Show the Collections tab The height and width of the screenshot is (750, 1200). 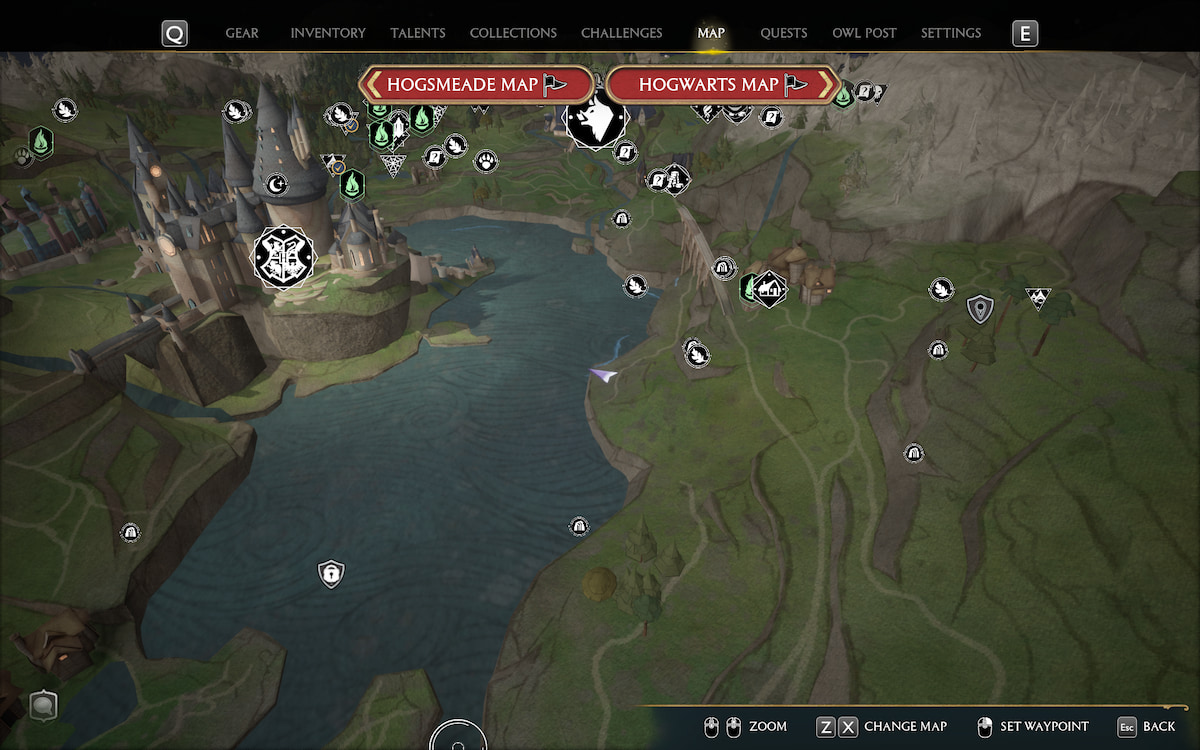(x=513, y=33)
